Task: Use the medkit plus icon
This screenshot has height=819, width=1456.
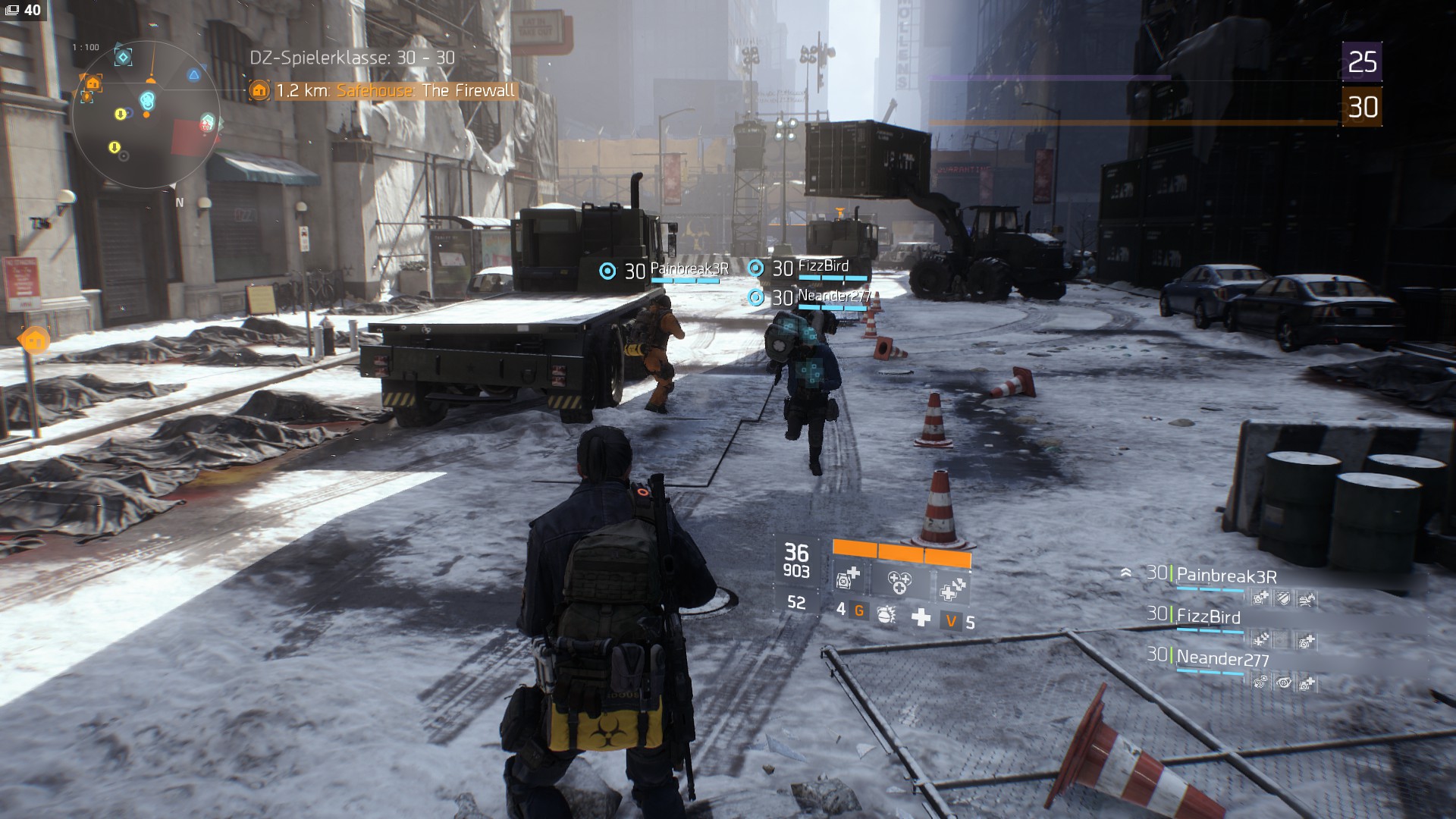Action: (921, 617)
